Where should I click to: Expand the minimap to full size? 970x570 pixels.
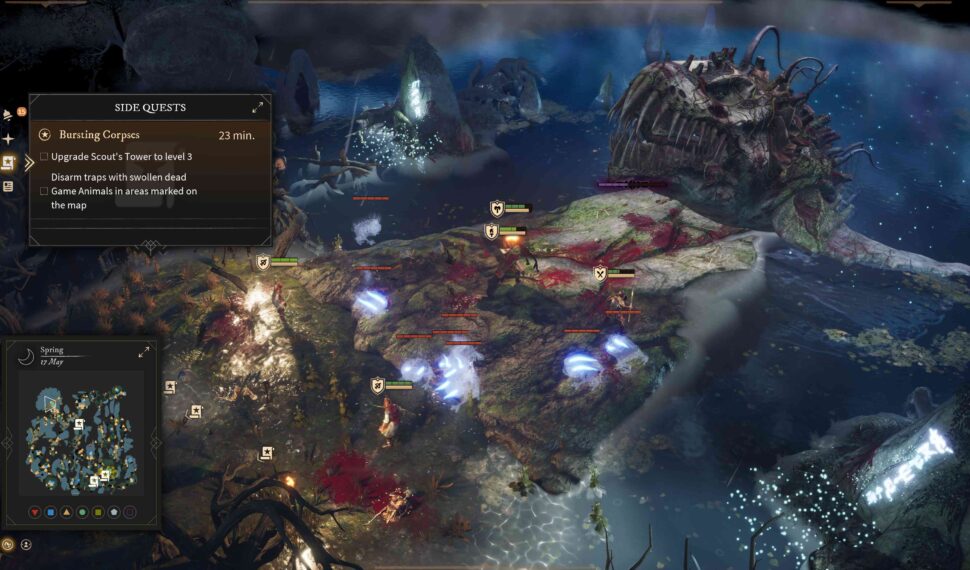tap(144, 352)
